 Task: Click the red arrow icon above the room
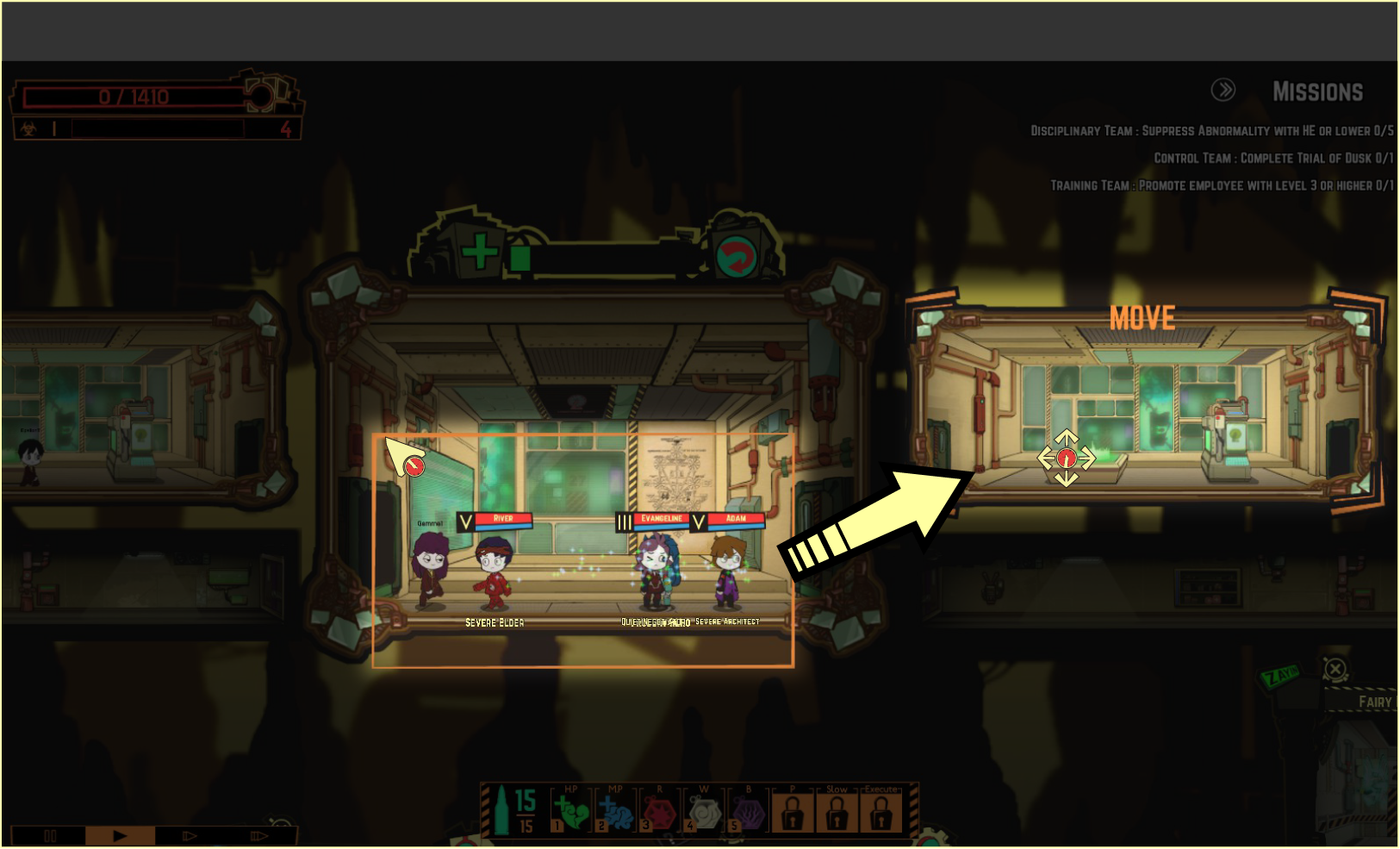737,256
